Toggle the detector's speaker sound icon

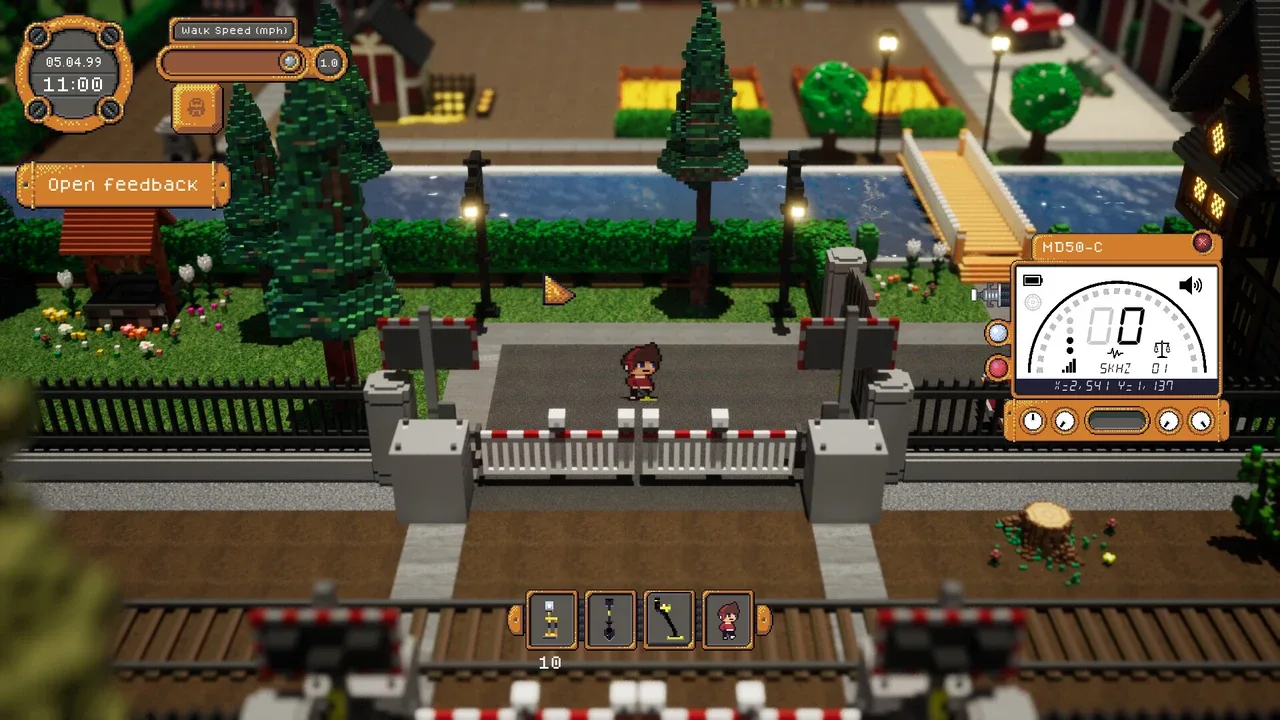coord(1190,286)
